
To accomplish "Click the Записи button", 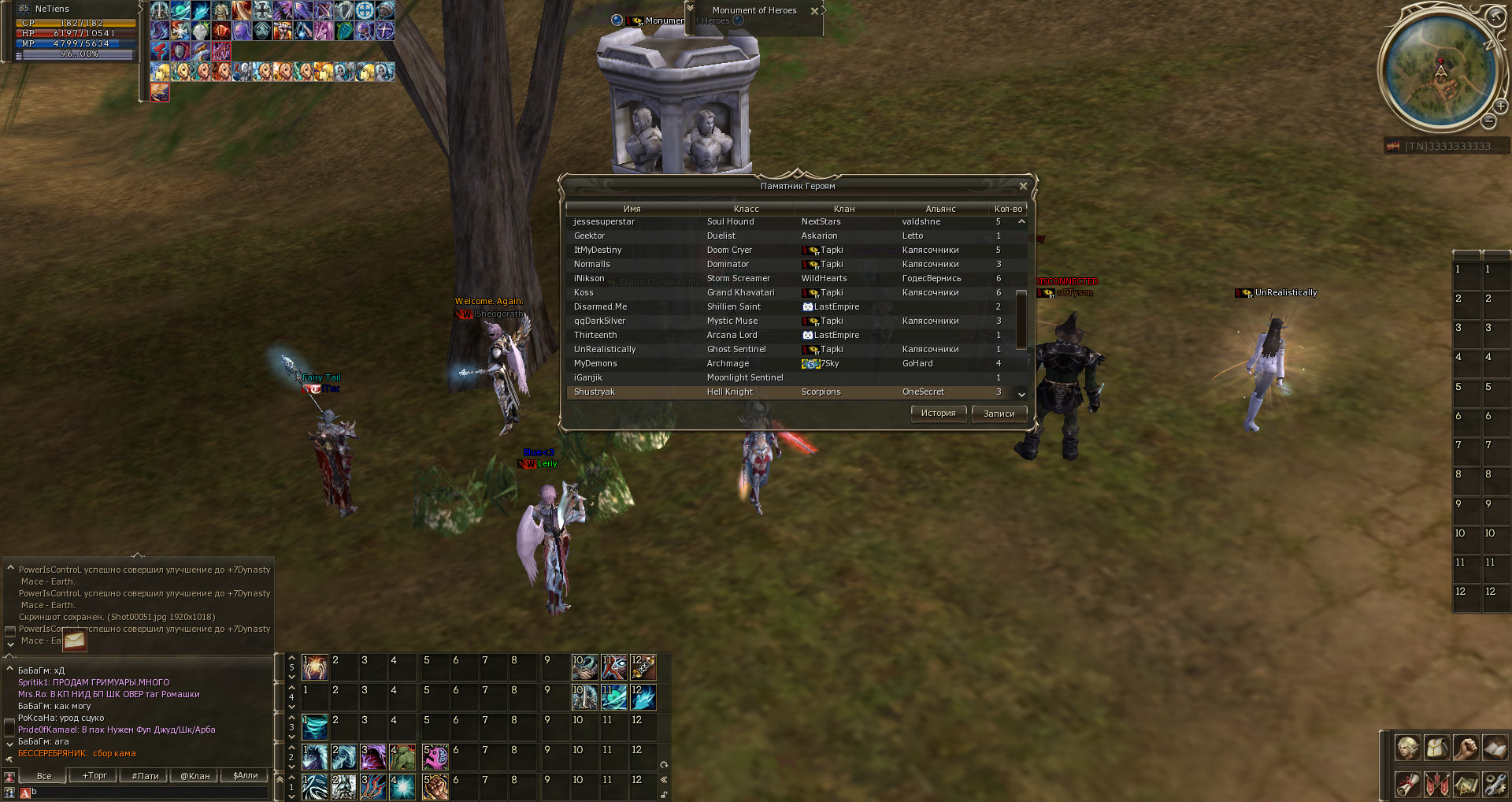I will pyautogui.click(x=999, y=414).
